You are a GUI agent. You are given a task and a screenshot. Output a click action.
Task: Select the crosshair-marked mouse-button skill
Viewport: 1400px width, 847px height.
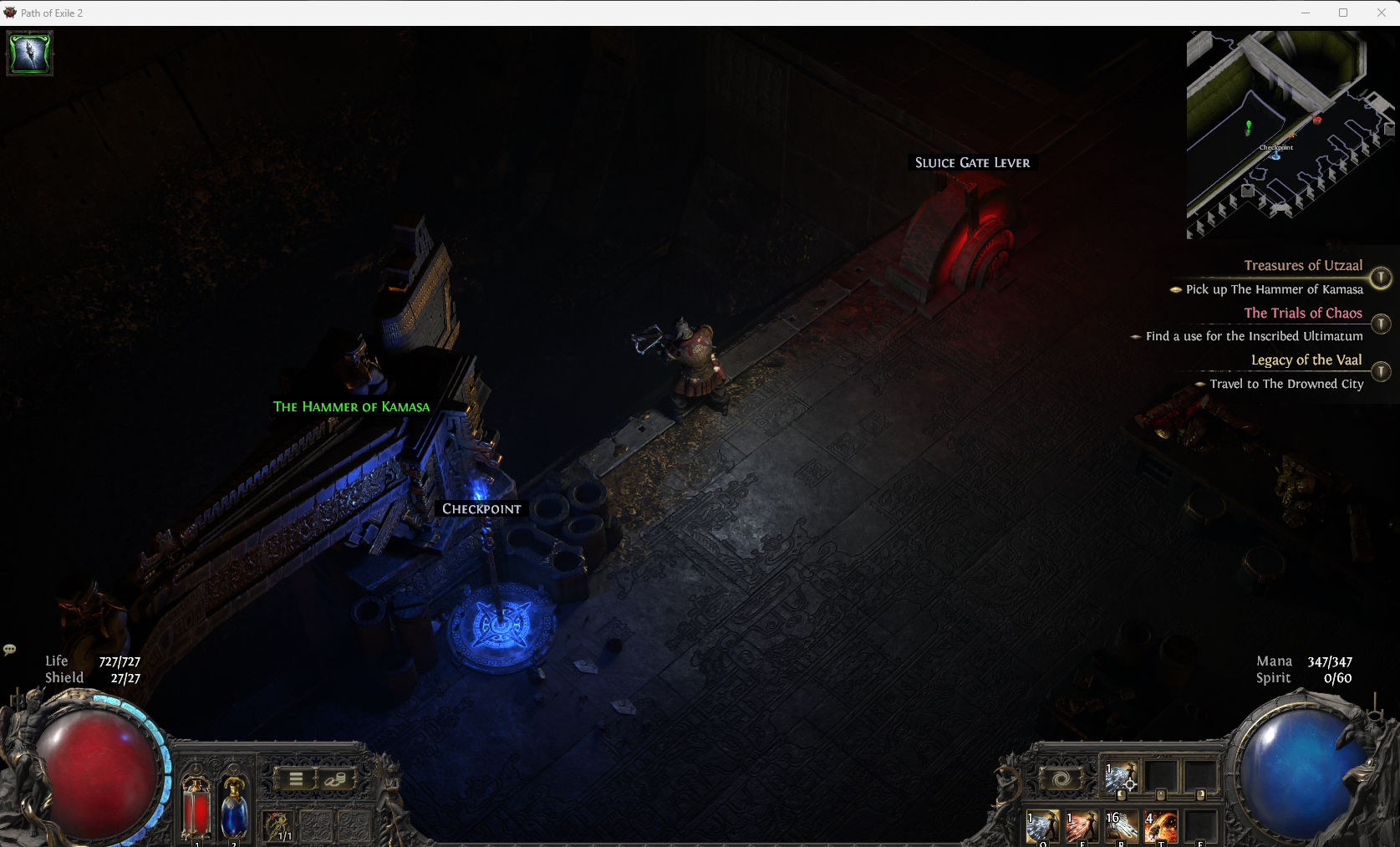click(1120, 778)
